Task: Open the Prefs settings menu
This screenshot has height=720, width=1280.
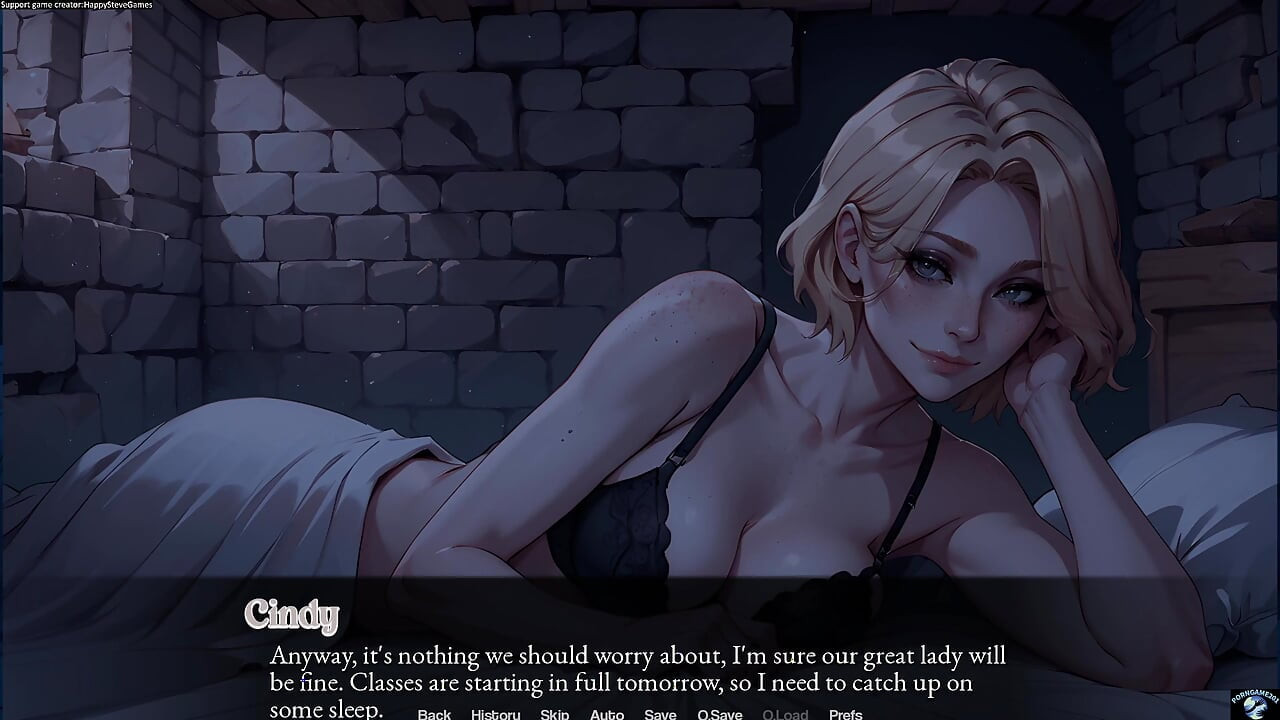Action: pos(846,714)
